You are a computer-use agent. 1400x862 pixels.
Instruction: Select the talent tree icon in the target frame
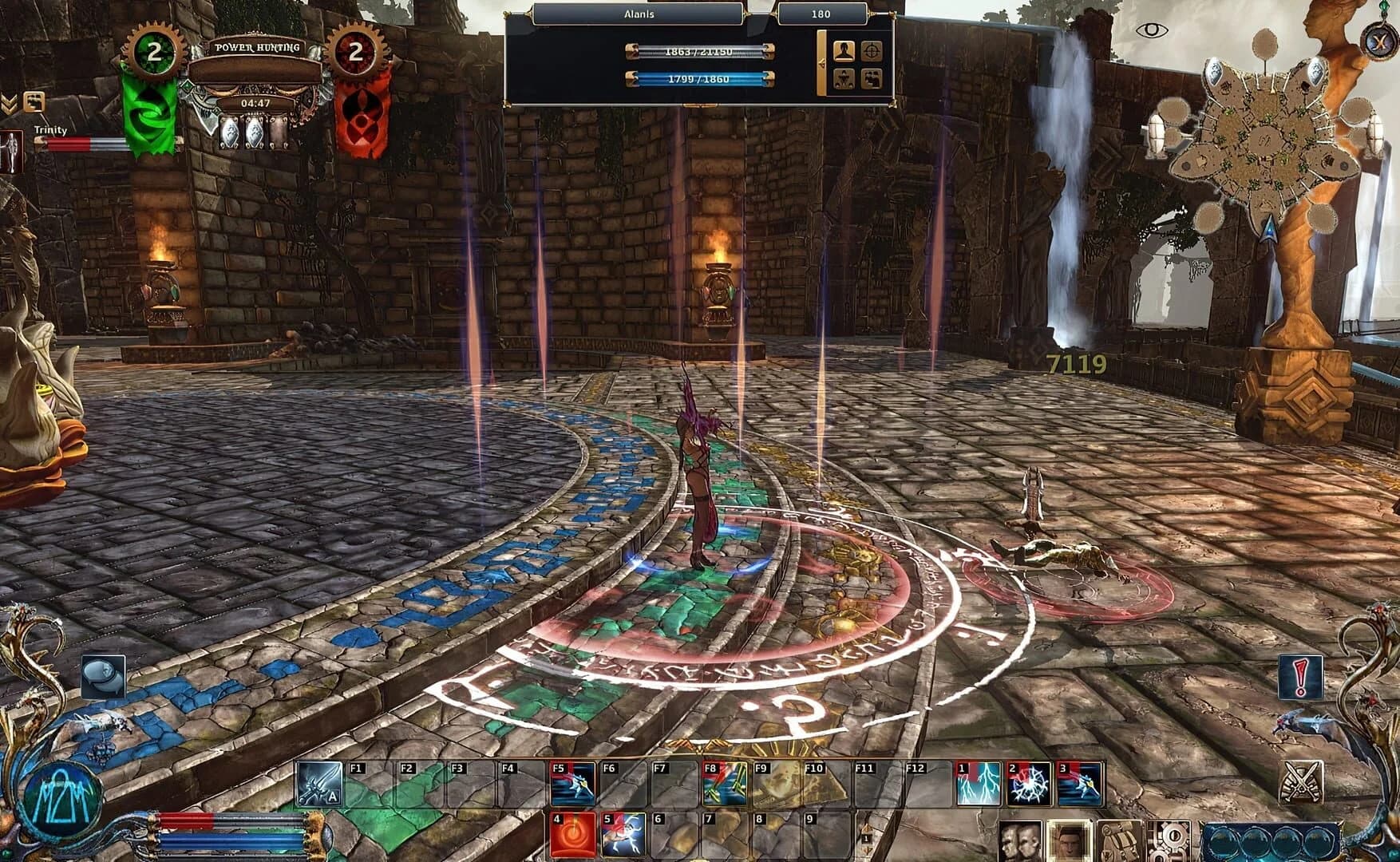844,78
